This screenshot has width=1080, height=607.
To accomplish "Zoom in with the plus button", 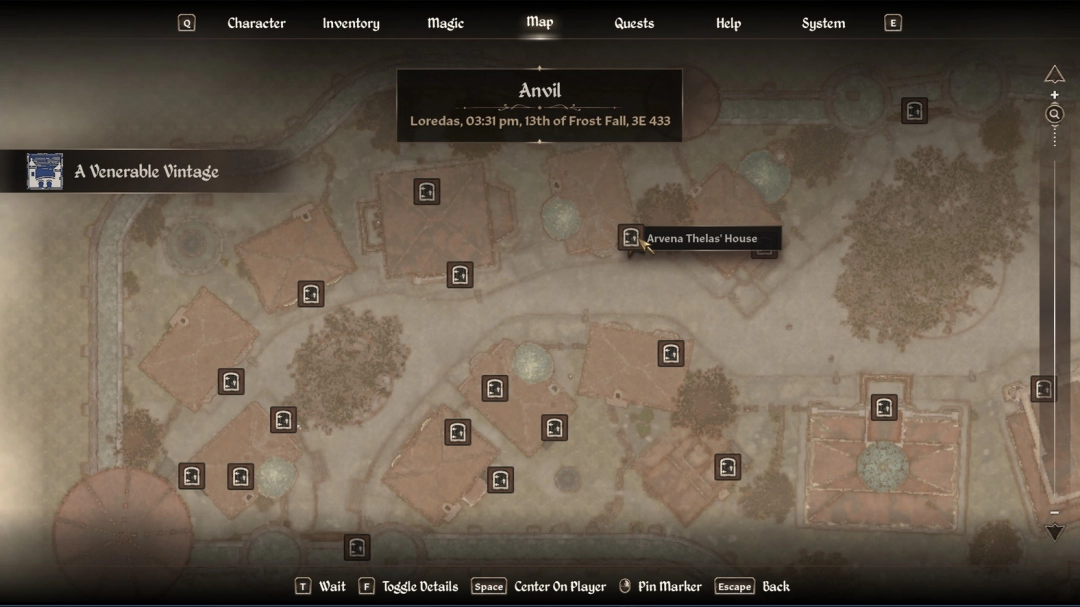I will click(x=1054, y=96).
